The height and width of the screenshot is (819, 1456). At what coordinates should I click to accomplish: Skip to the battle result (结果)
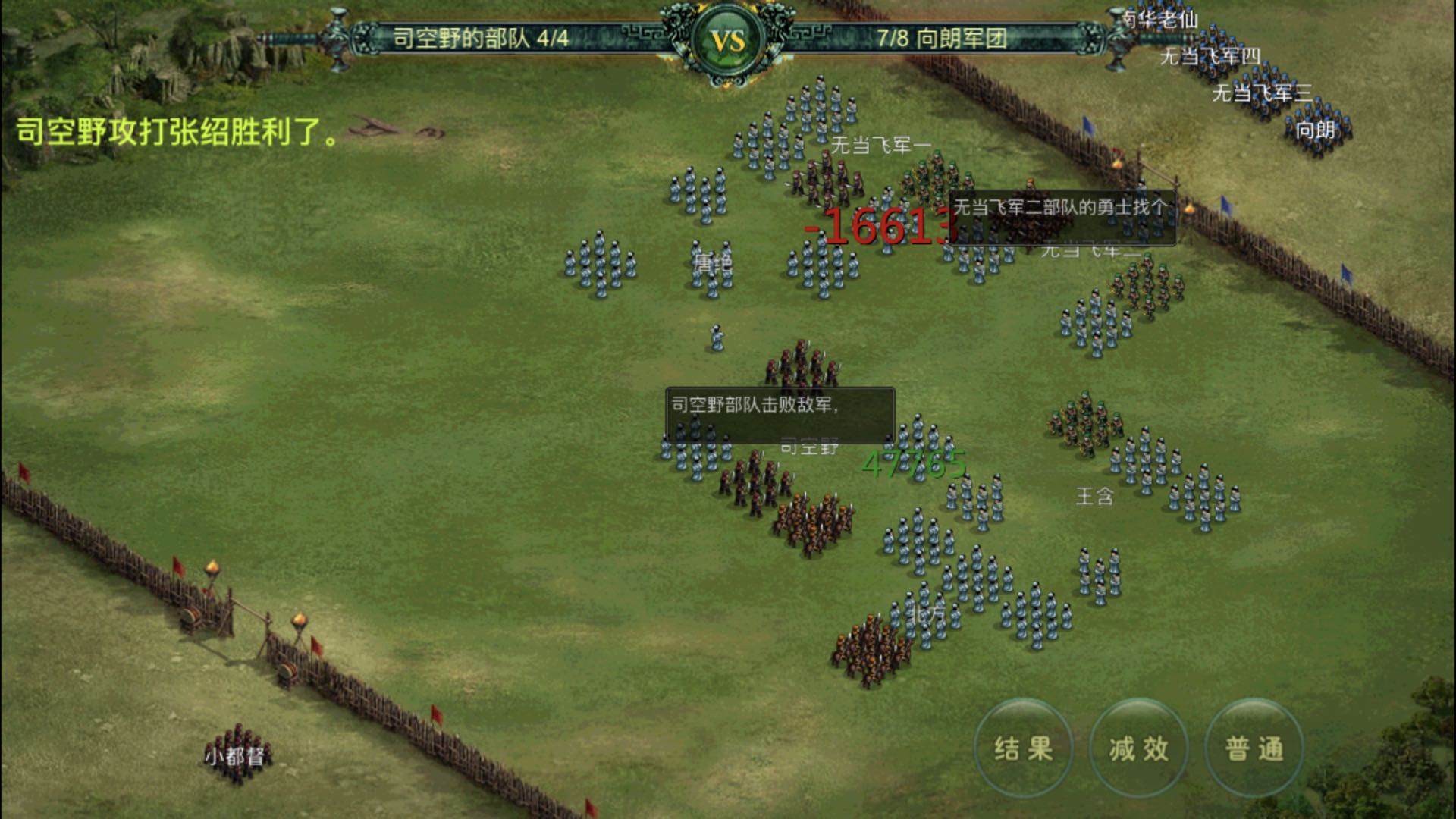pos(1024,748)
